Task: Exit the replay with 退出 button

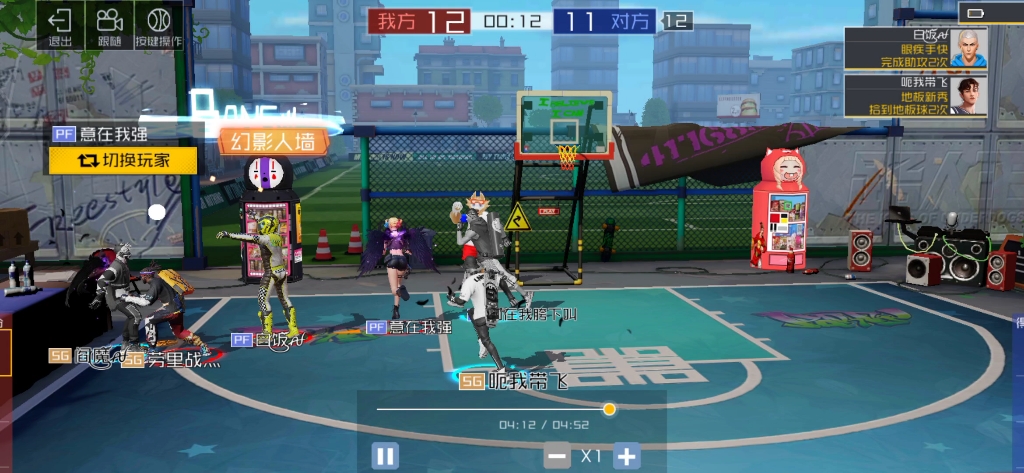Action: [60, 26]
